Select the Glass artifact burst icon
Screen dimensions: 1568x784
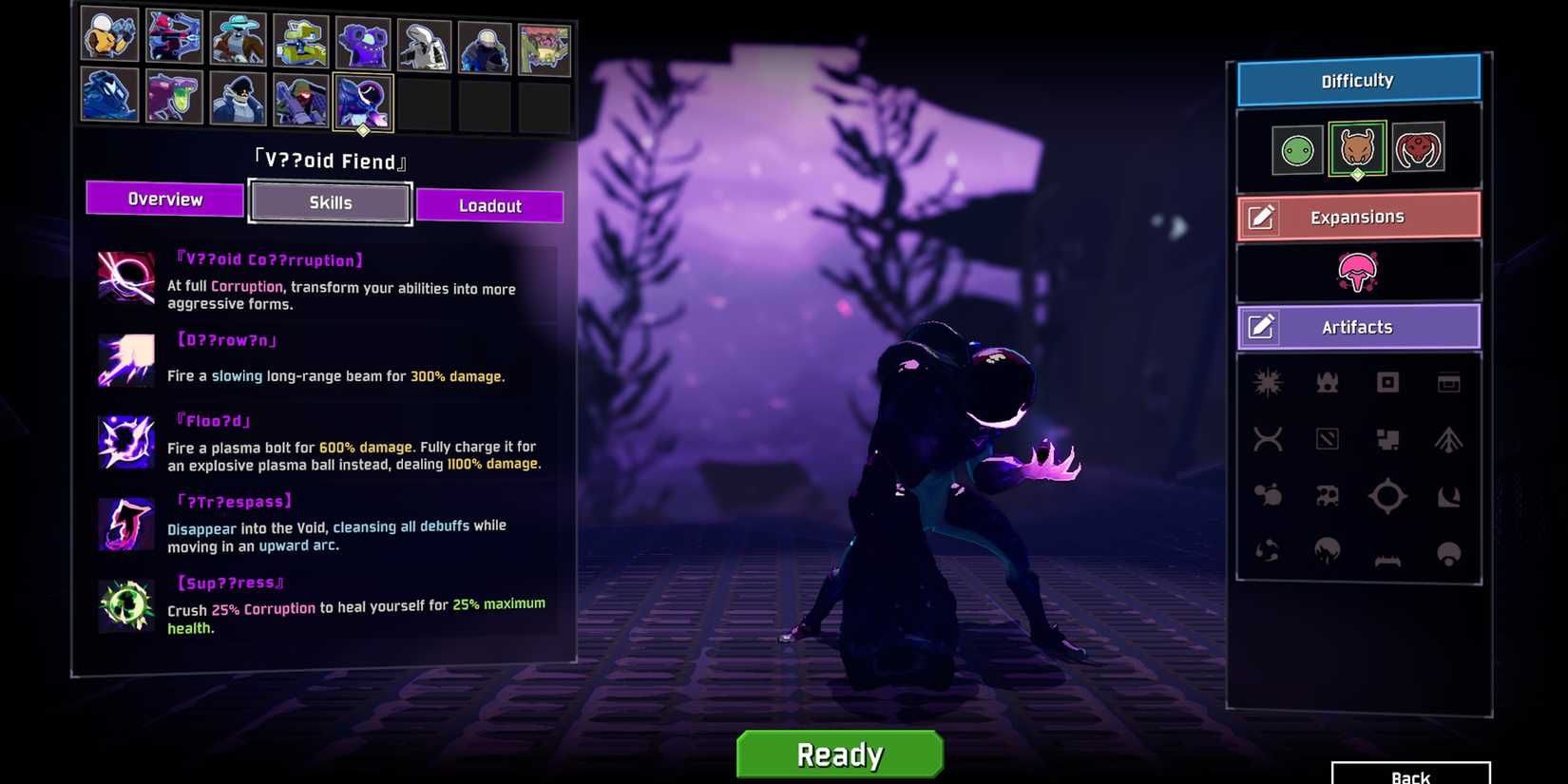tap(1268, 381)
